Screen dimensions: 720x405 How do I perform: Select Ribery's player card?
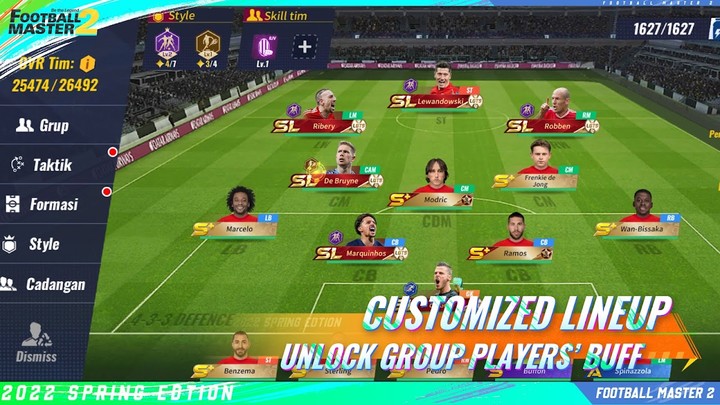[322, 112]
